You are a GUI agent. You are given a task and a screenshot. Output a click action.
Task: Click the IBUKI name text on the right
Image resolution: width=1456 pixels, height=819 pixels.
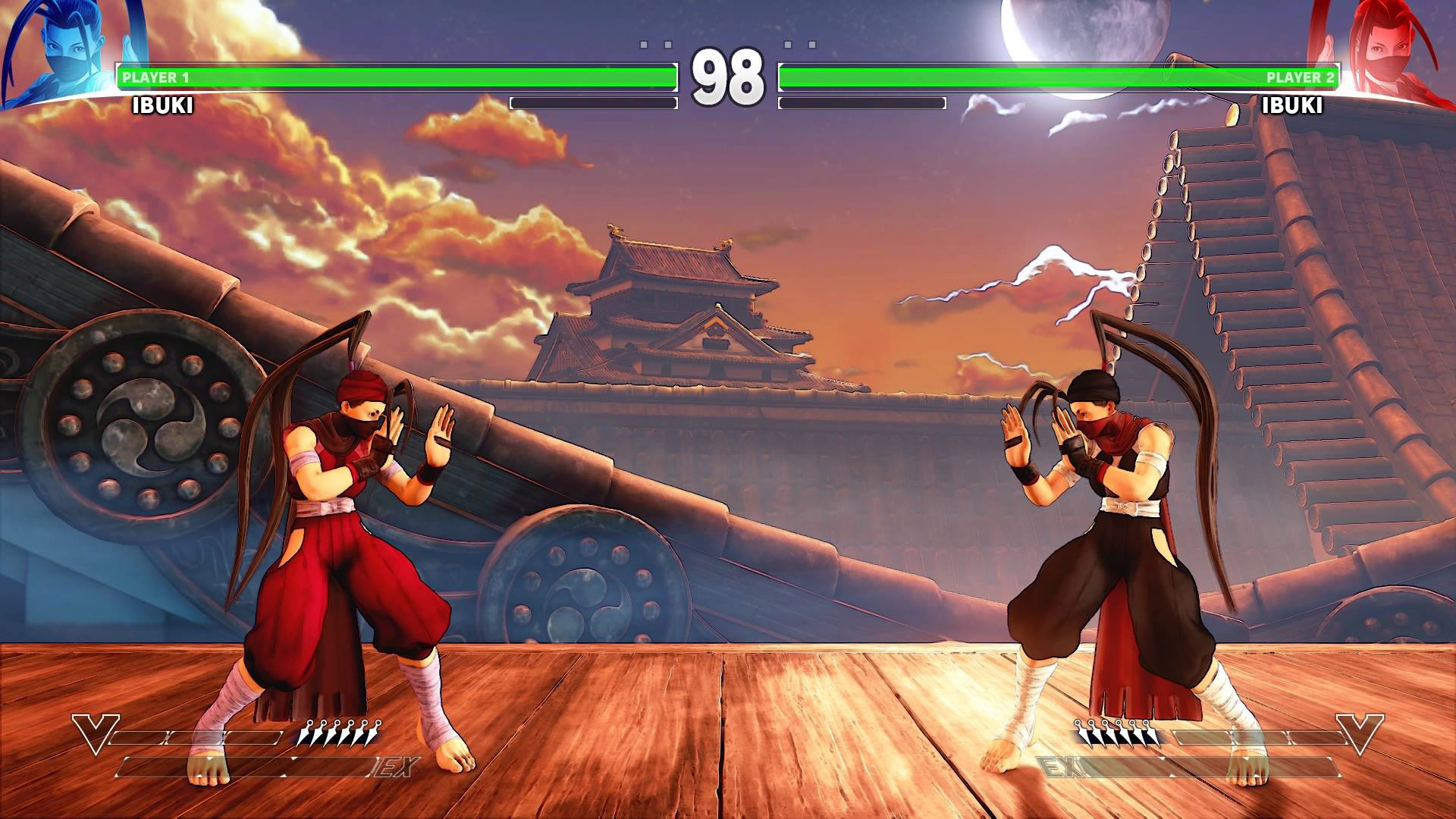pyautogui.click(x=1291, y=104)
